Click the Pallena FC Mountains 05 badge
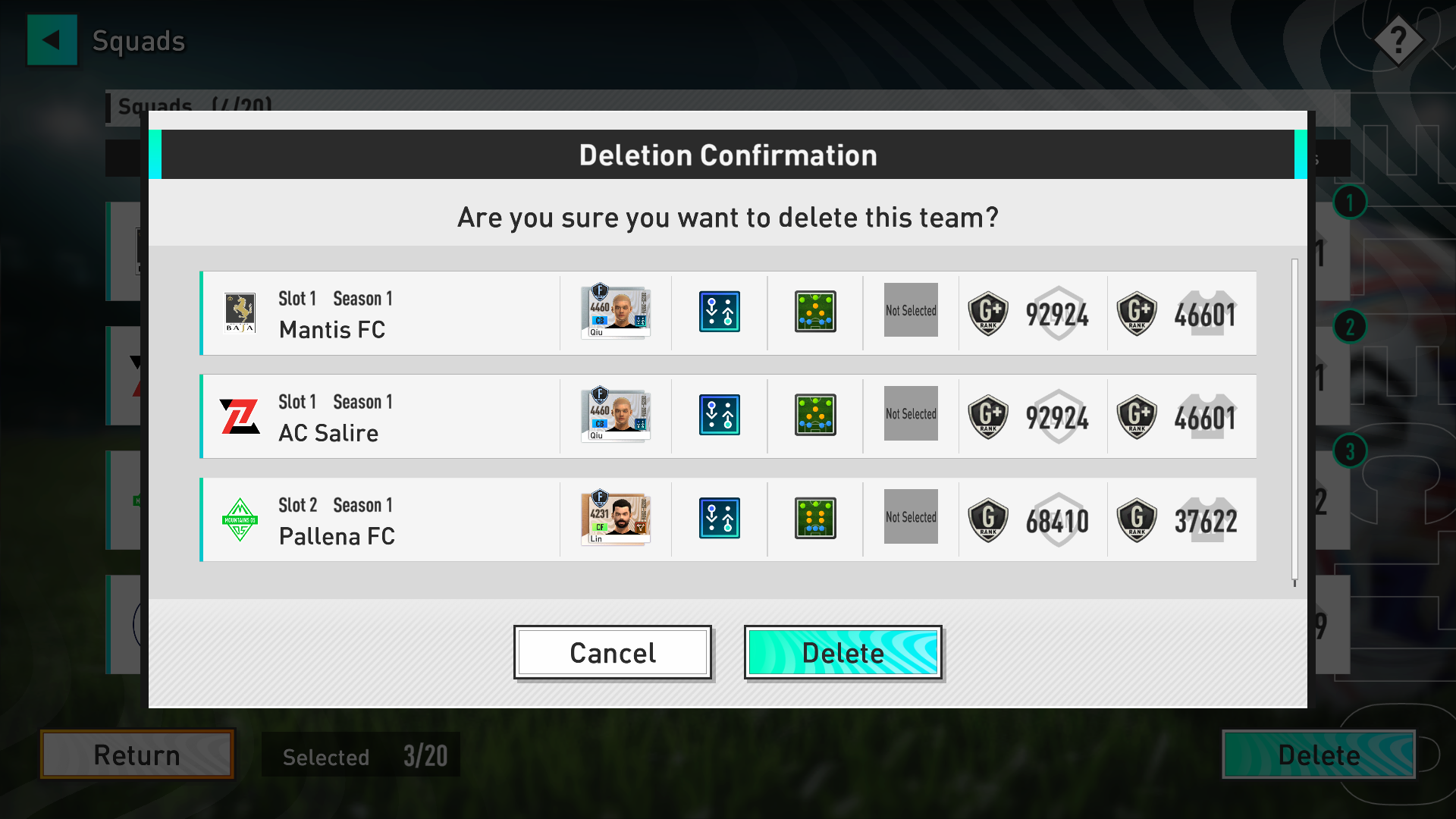 coord(240,519)
